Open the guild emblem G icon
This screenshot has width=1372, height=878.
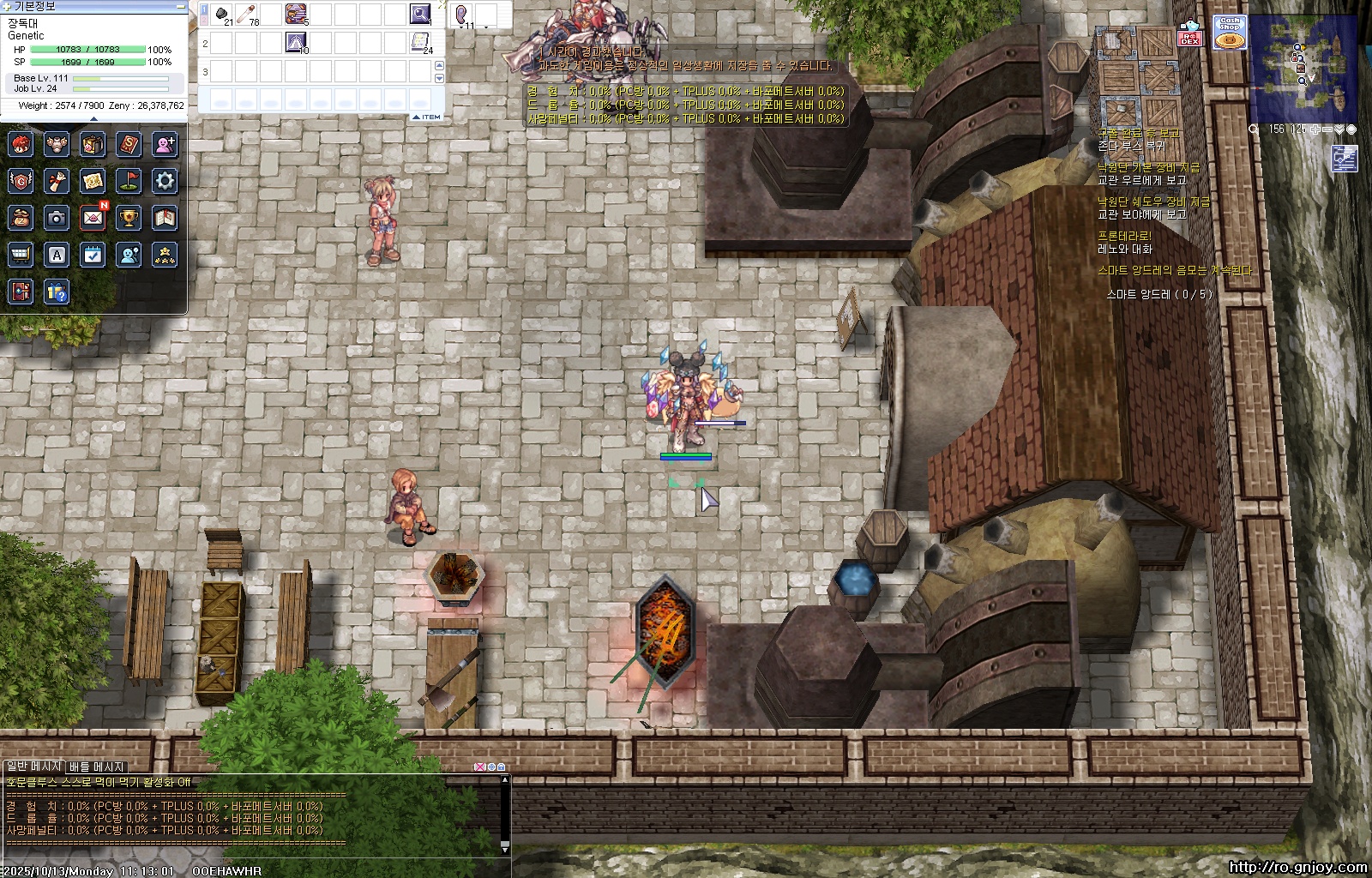coord(21,181)
